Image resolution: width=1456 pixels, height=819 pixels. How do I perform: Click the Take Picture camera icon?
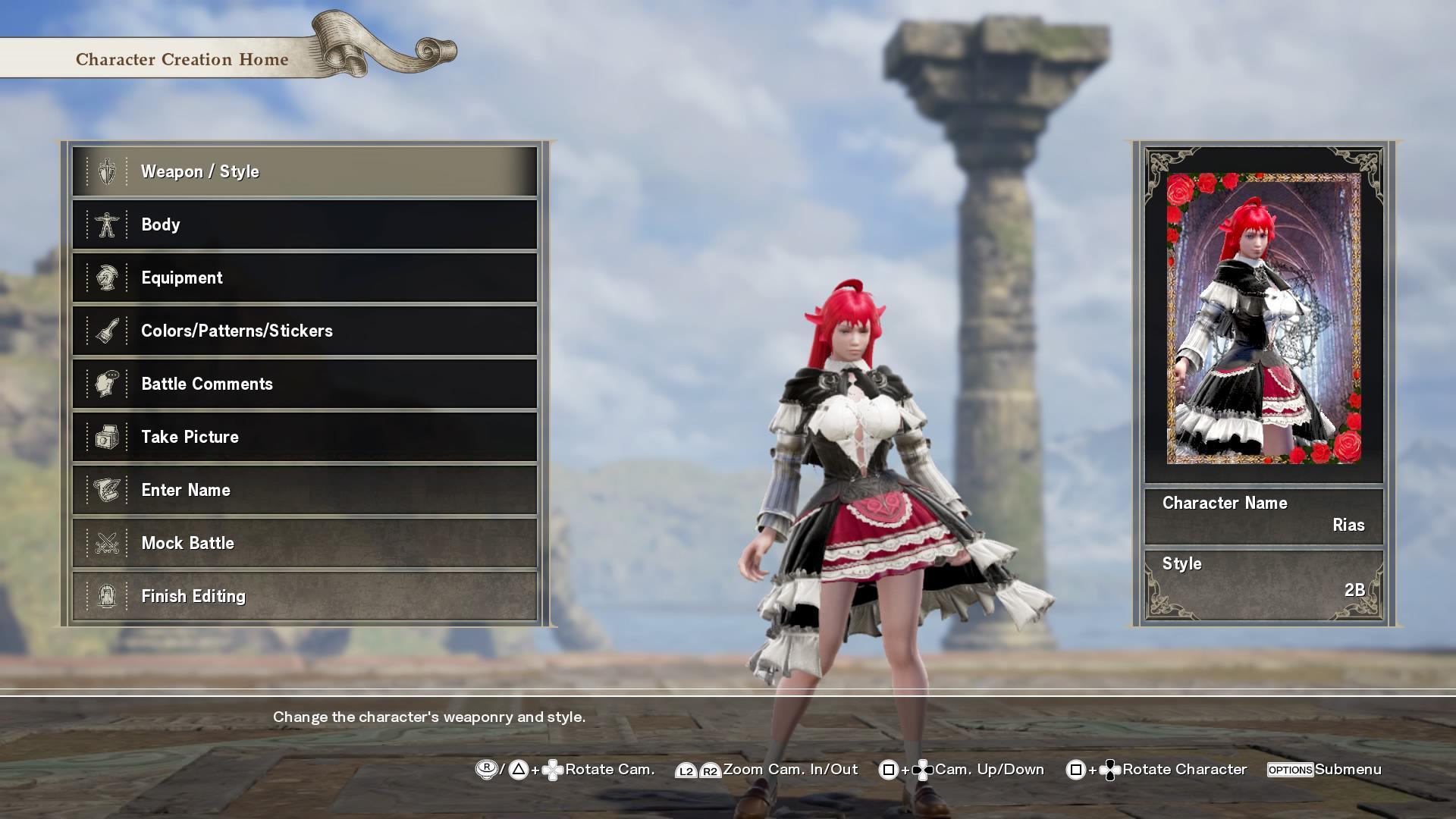[x=108, y=437]
